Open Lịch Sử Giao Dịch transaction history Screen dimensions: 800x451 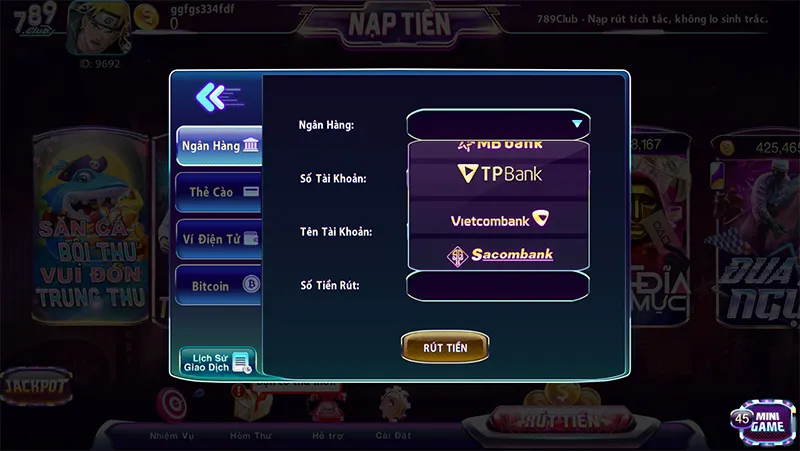[x=217, y=362]
